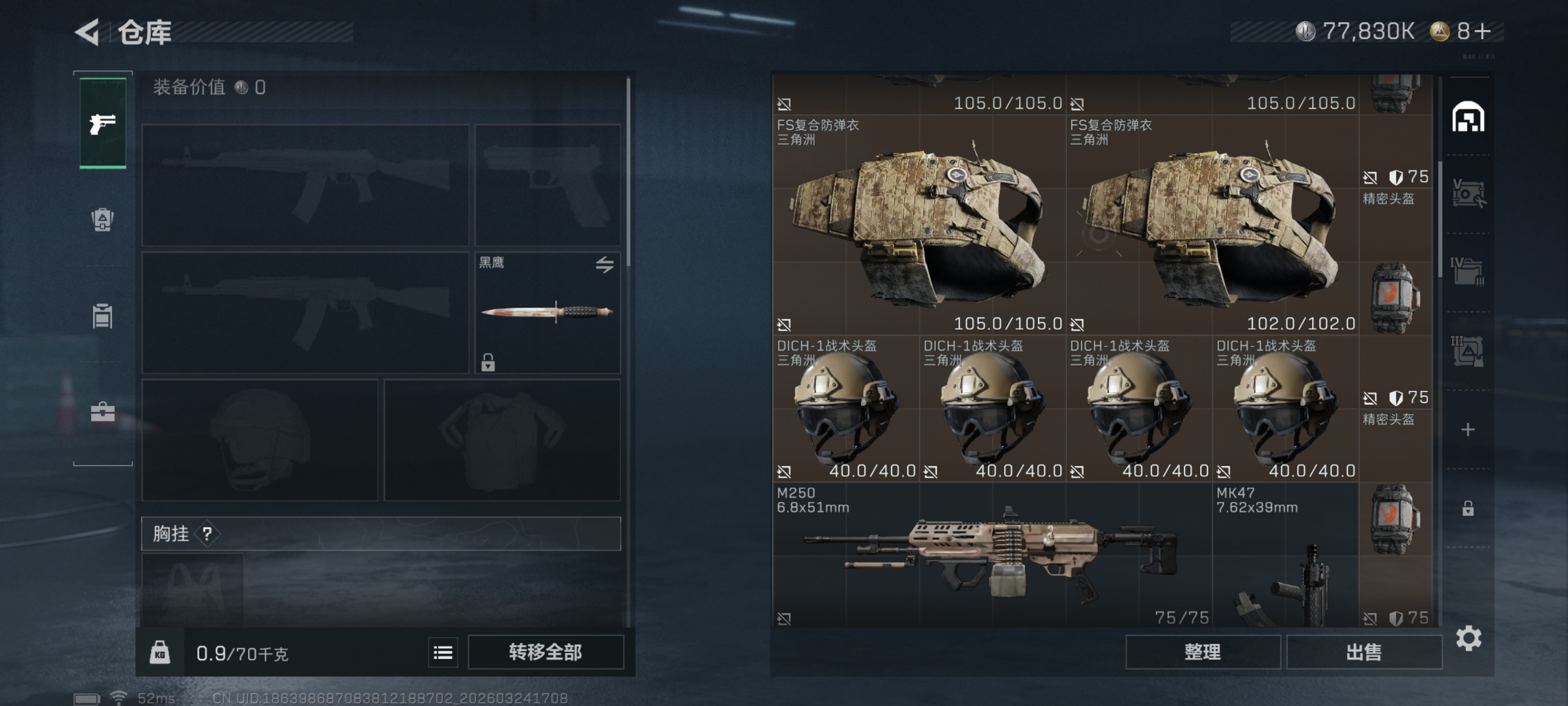Screen dimensions: 1568x706
Task: Open the 出售 sell button
Action: click(x=1364, y=652)
